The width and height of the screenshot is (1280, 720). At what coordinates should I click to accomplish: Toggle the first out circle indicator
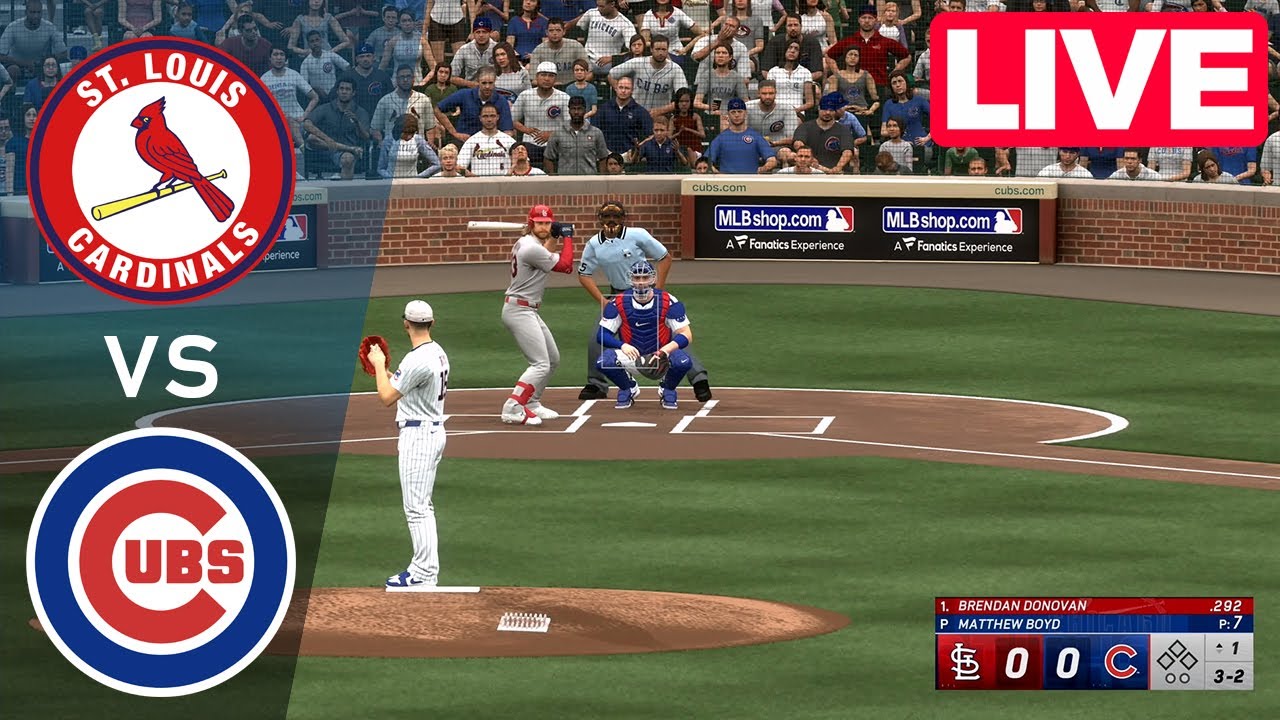[1171, 677]
